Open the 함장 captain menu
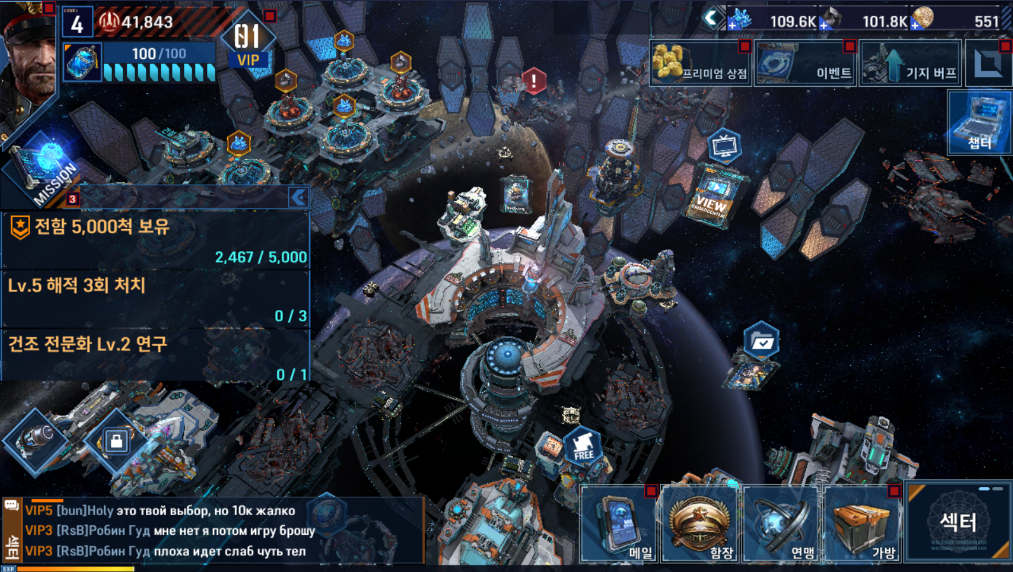1013x572 pixels. pos(701,525)
